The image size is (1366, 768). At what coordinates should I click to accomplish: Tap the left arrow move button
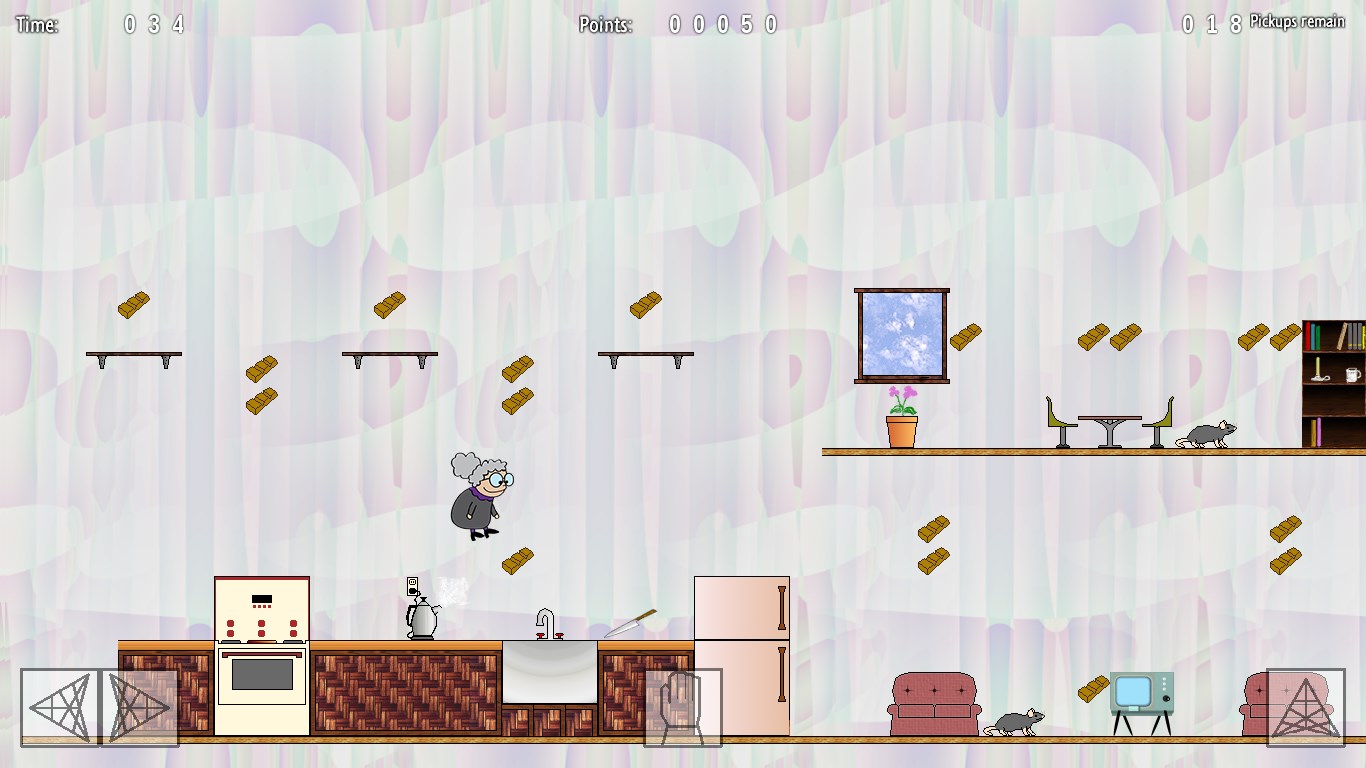pyautogui.click(x=60, y=708)
